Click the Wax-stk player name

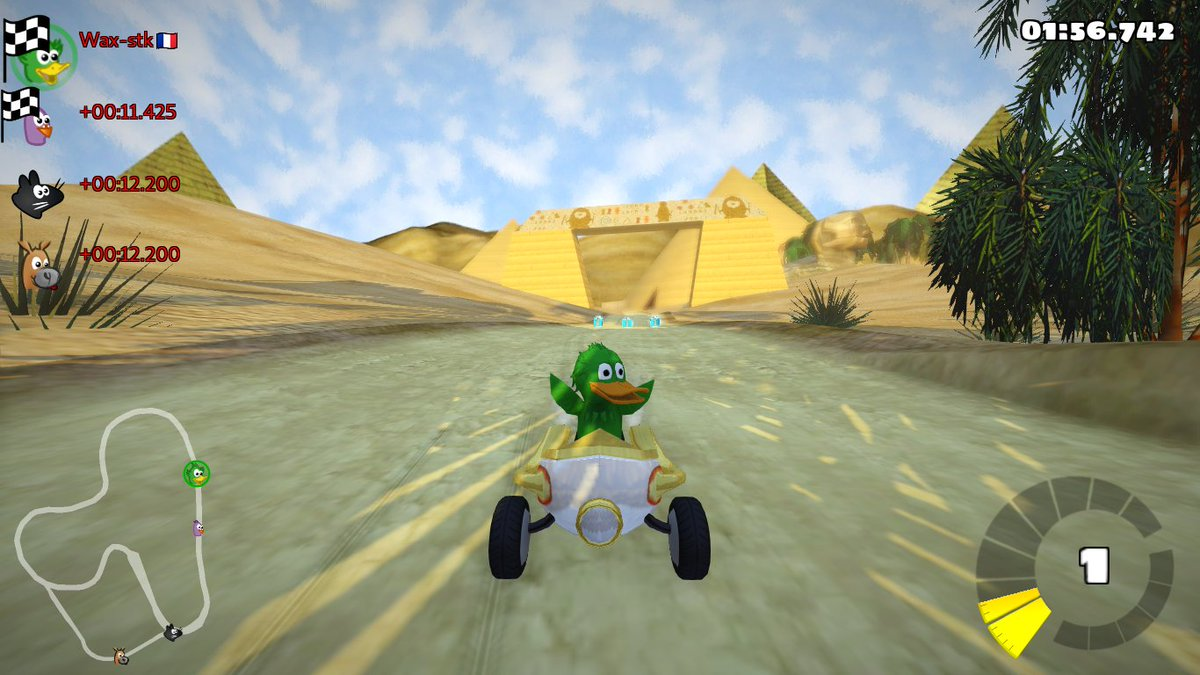tap(117, 40)
